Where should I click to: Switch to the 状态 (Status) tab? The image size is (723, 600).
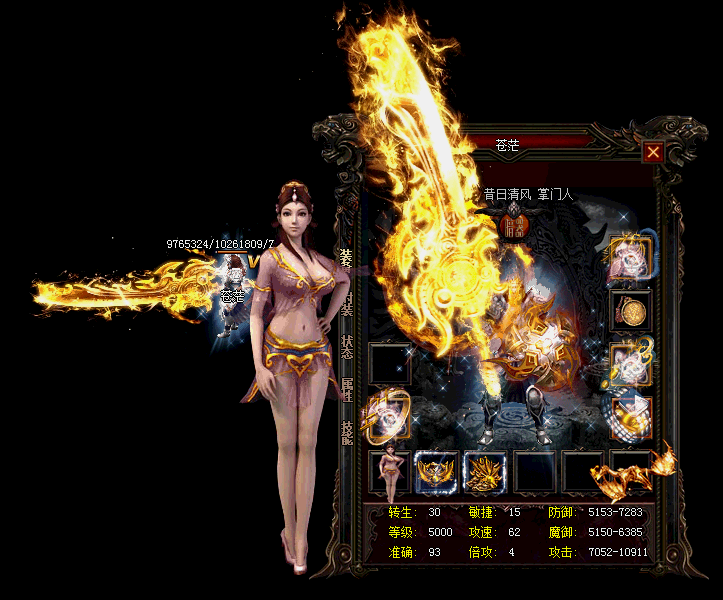pos(347,347)
